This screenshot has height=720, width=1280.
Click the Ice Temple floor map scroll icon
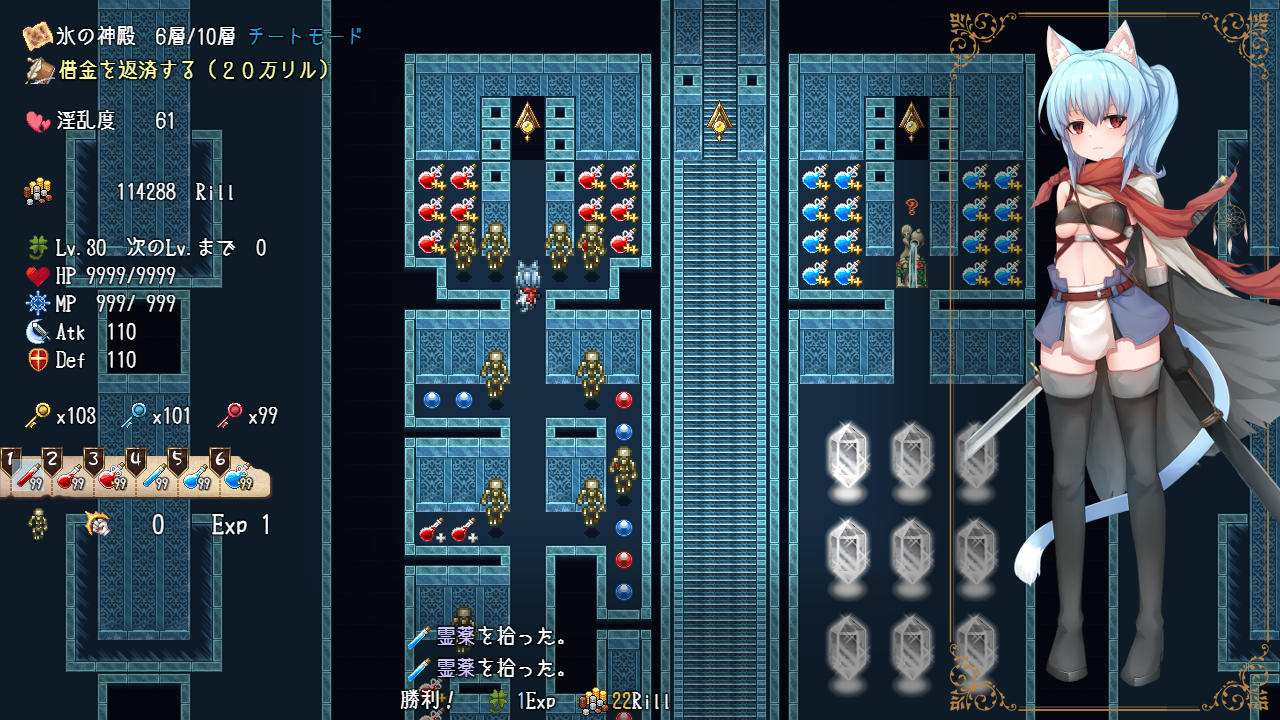(38, 36)
